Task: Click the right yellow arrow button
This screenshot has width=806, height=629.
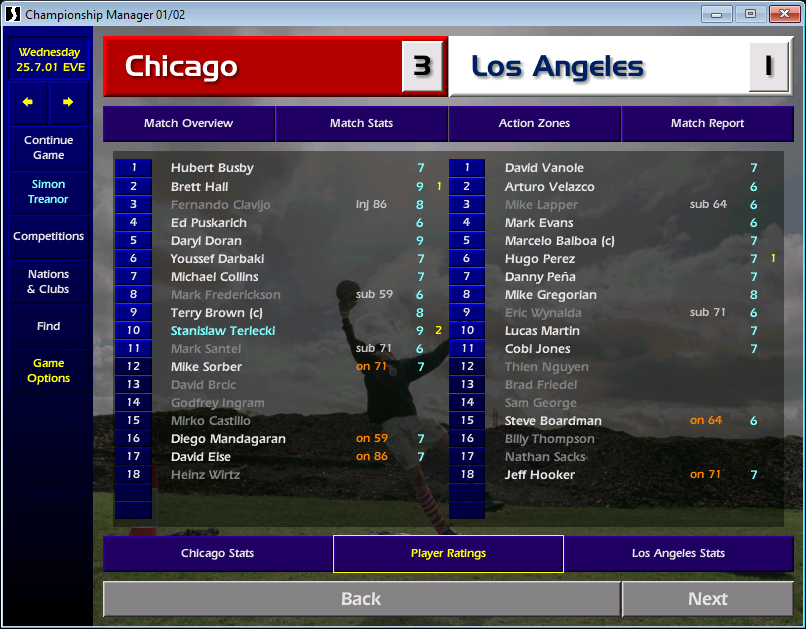Action: pyautogui.click(x=68, y=102)
